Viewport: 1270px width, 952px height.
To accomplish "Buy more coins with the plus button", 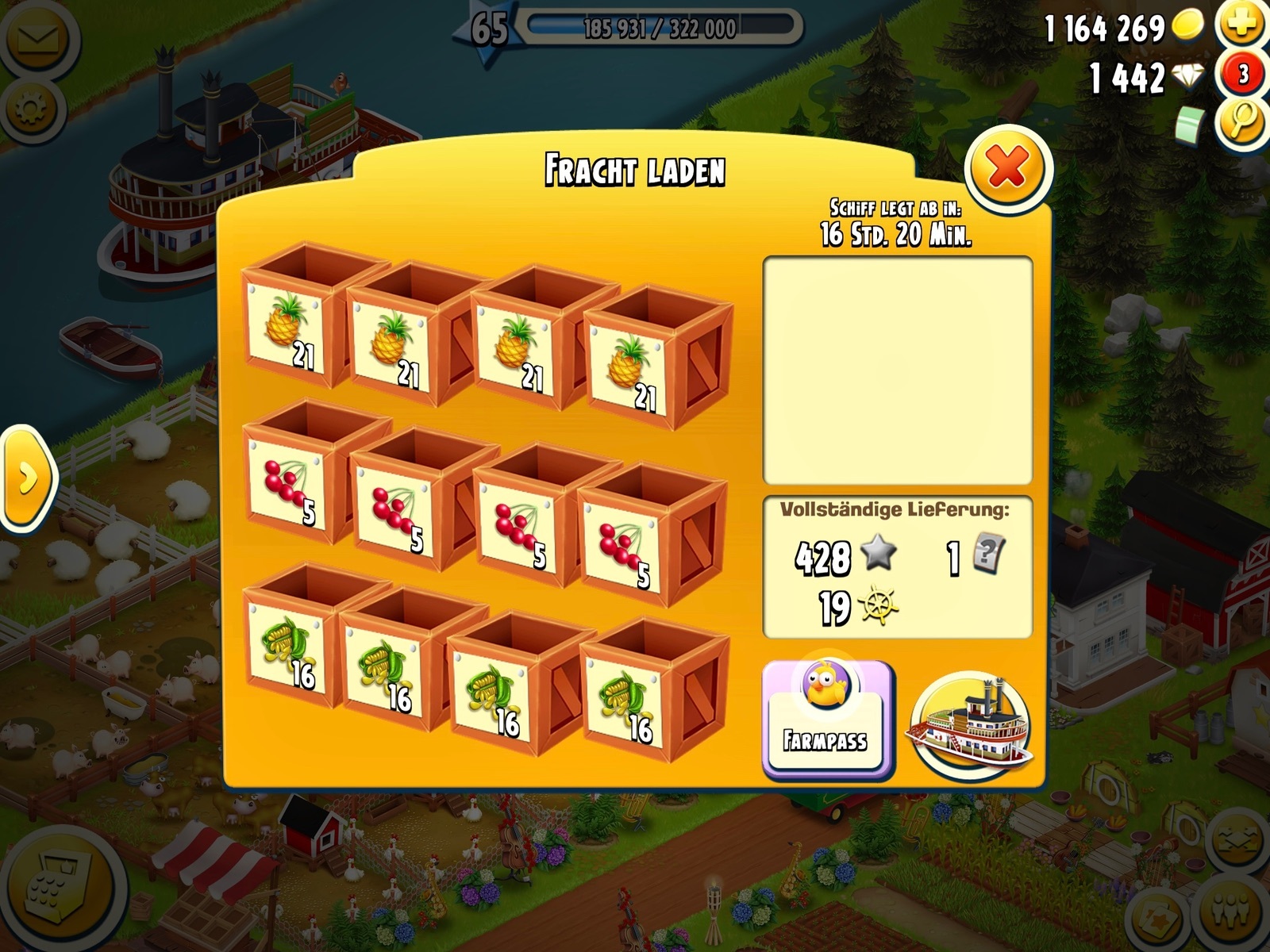I will pos(1242,26).
